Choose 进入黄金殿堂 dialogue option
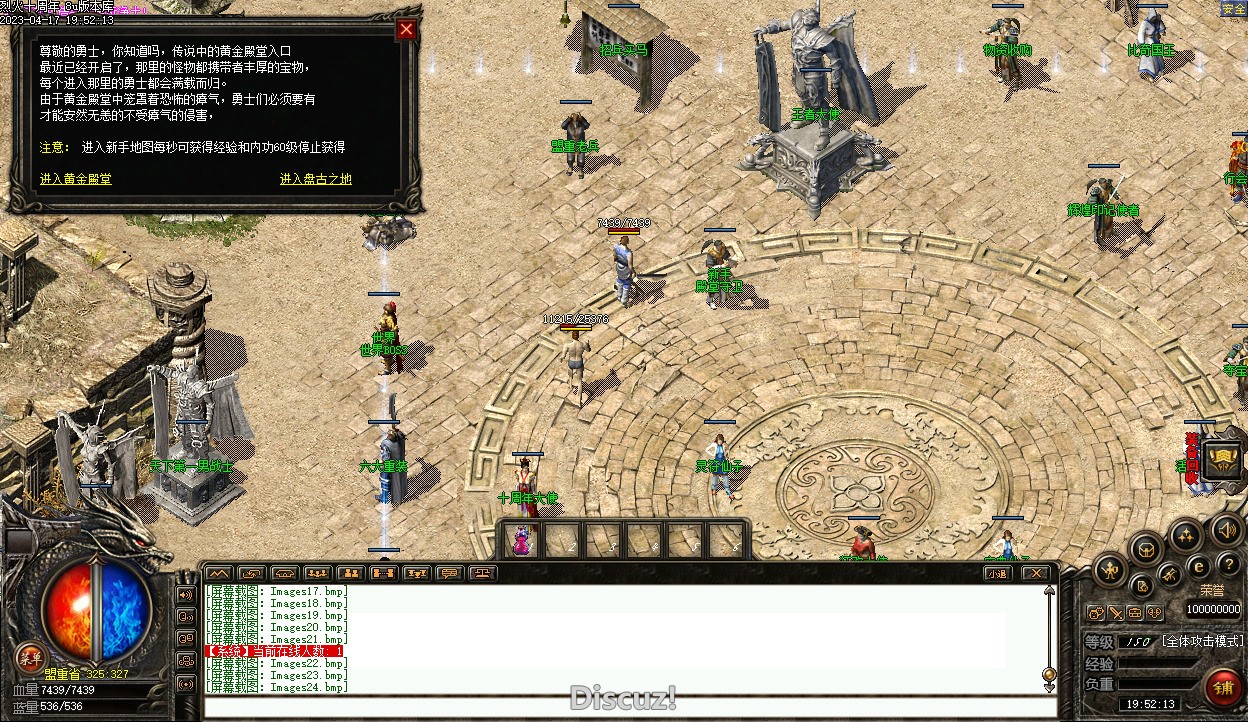 [x=76, y=179]
